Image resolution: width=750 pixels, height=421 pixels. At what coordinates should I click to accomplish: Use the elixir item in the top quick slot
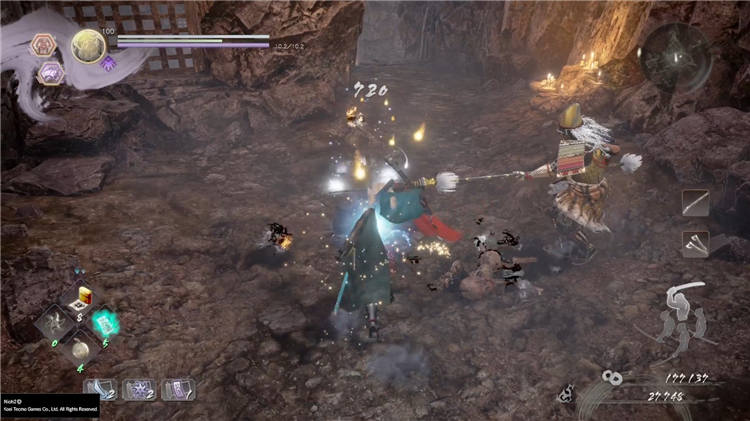coord(78,297)
